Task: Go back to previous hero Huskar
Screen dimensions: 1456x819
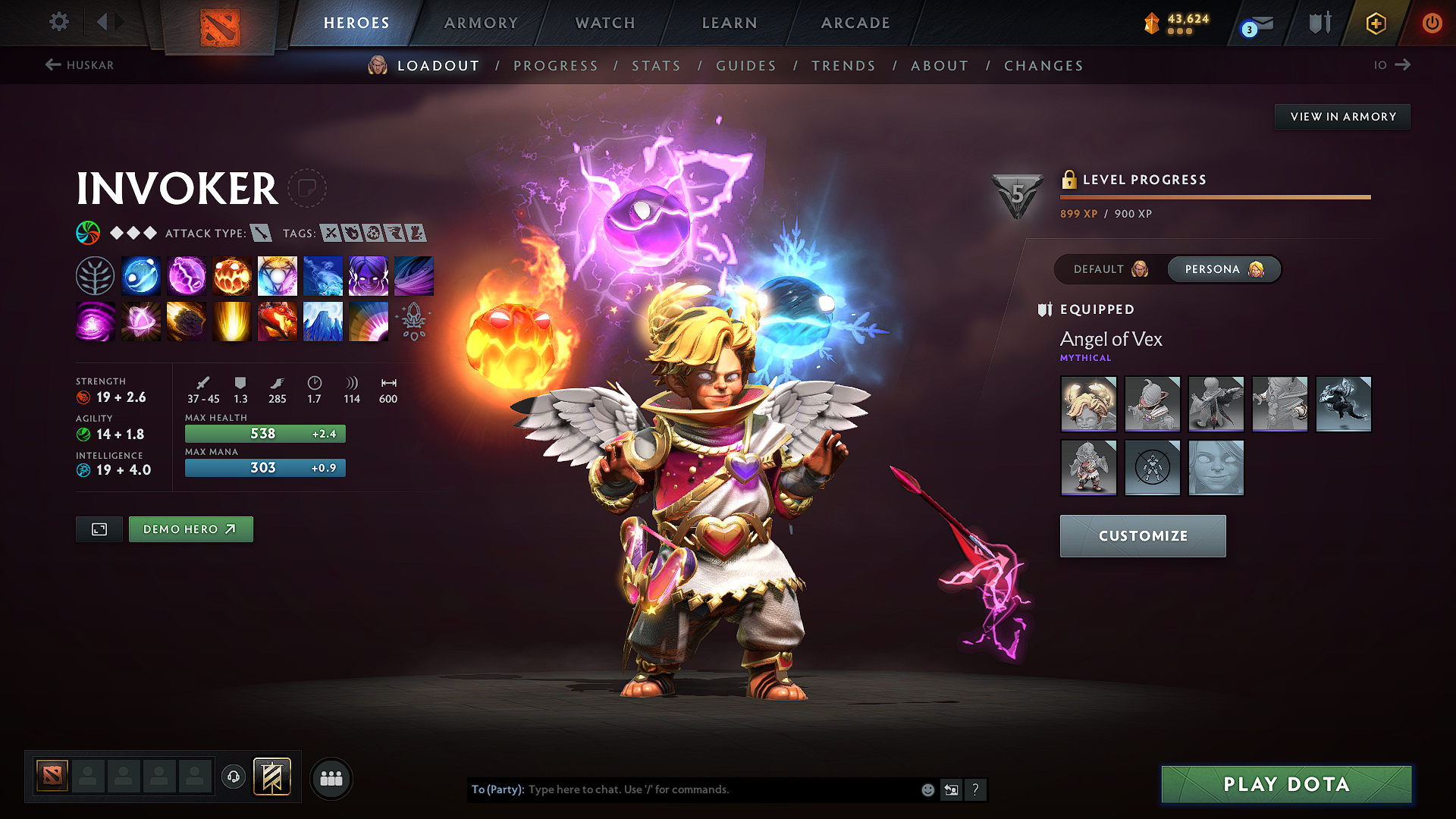Action: tap(80, 65)
